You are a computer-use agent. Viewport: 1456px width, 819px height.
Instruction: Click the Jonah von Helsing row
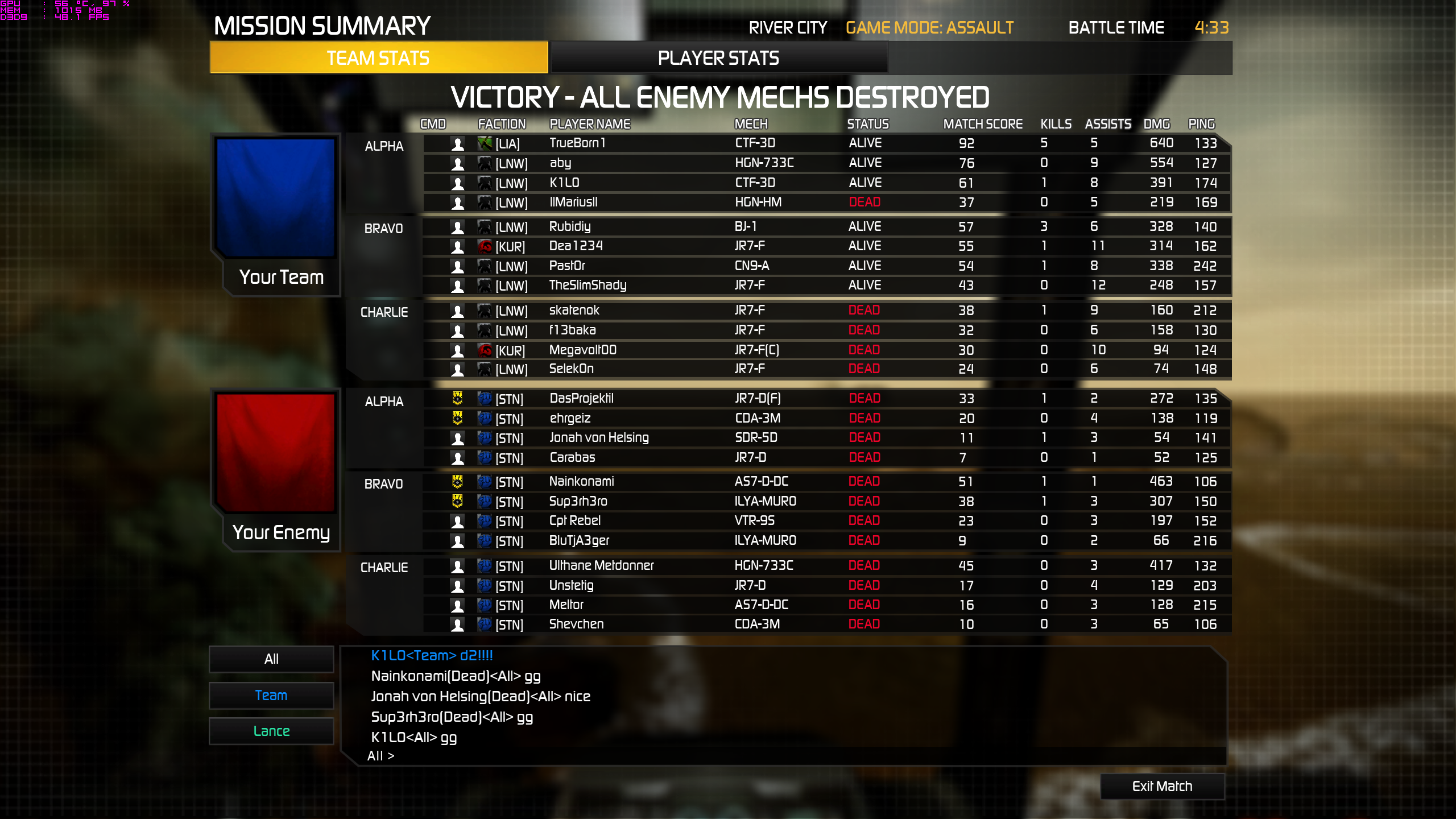598,437
